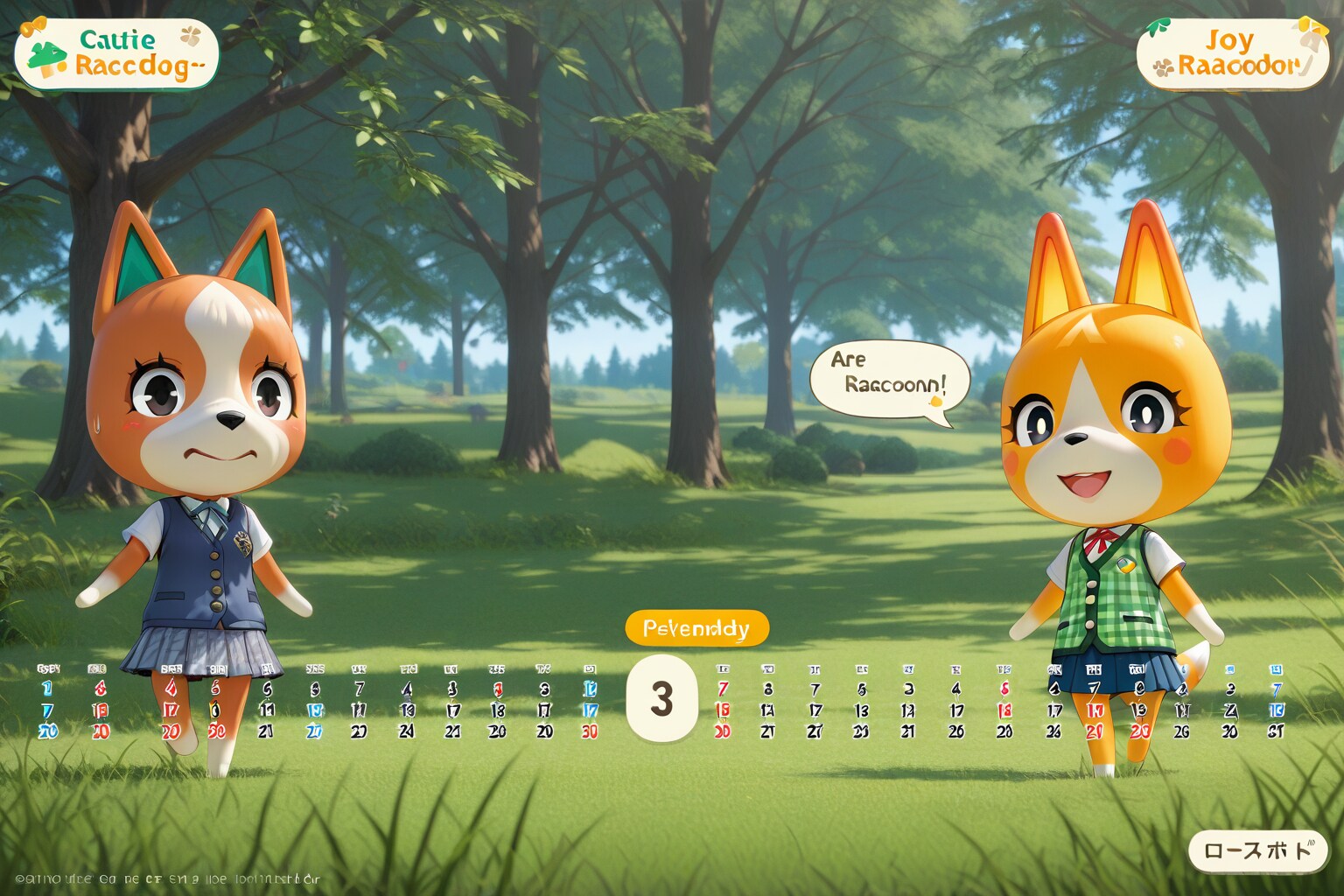This screenshot has width=1344, height=896.
Task: Choose the large number 3 date tile
Action: click(661, 698)
